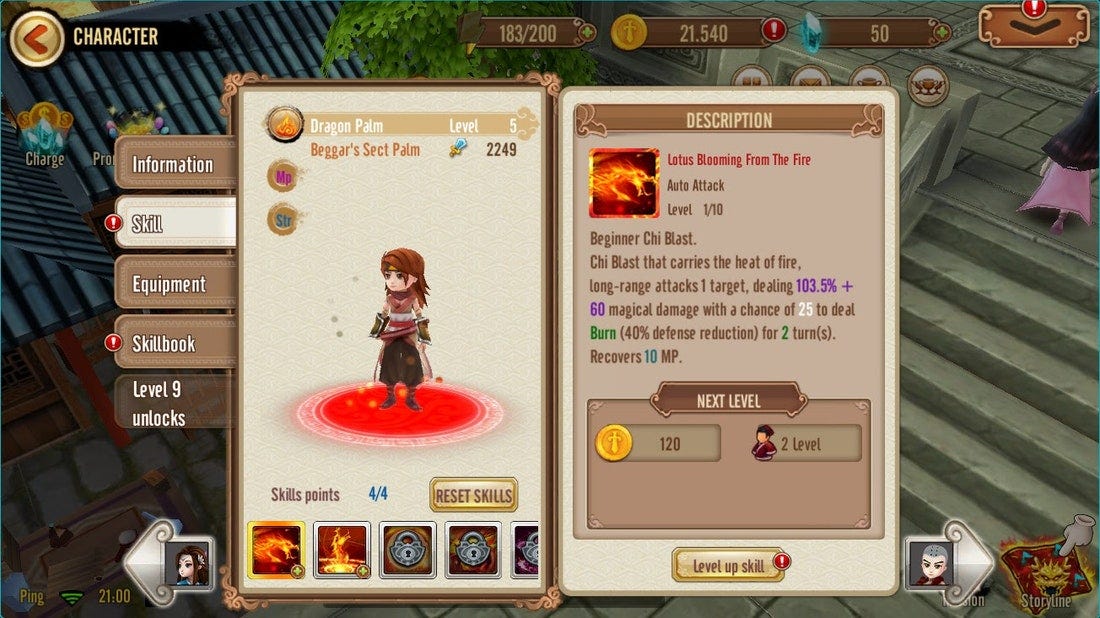This screenshot has height=618, width=1100.
Task: Add stamina with the plus button
Action: [587, 33]
